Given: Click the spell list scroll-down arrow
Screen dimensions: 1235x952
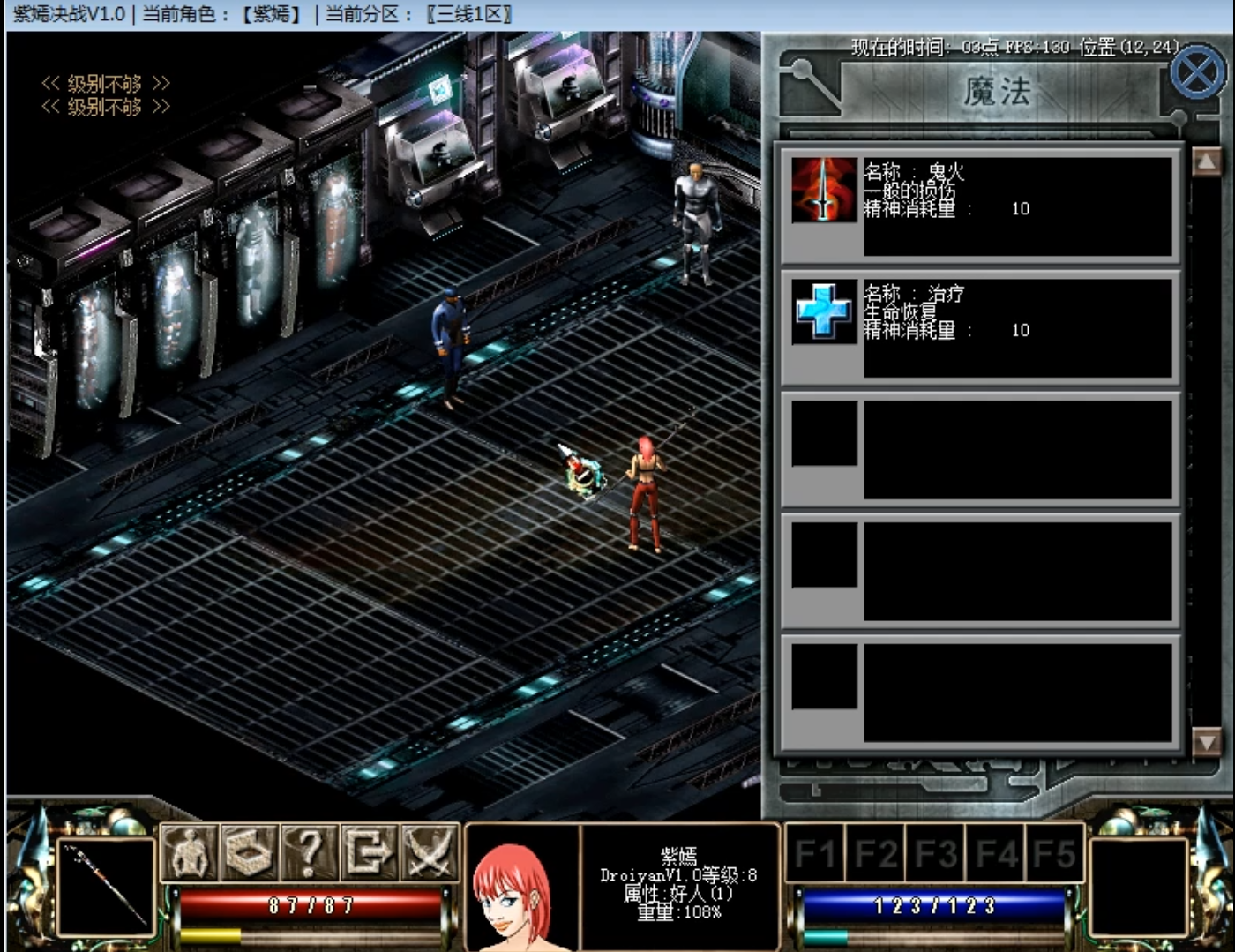Looking at the screenshot, I should tap(1206, 741).
